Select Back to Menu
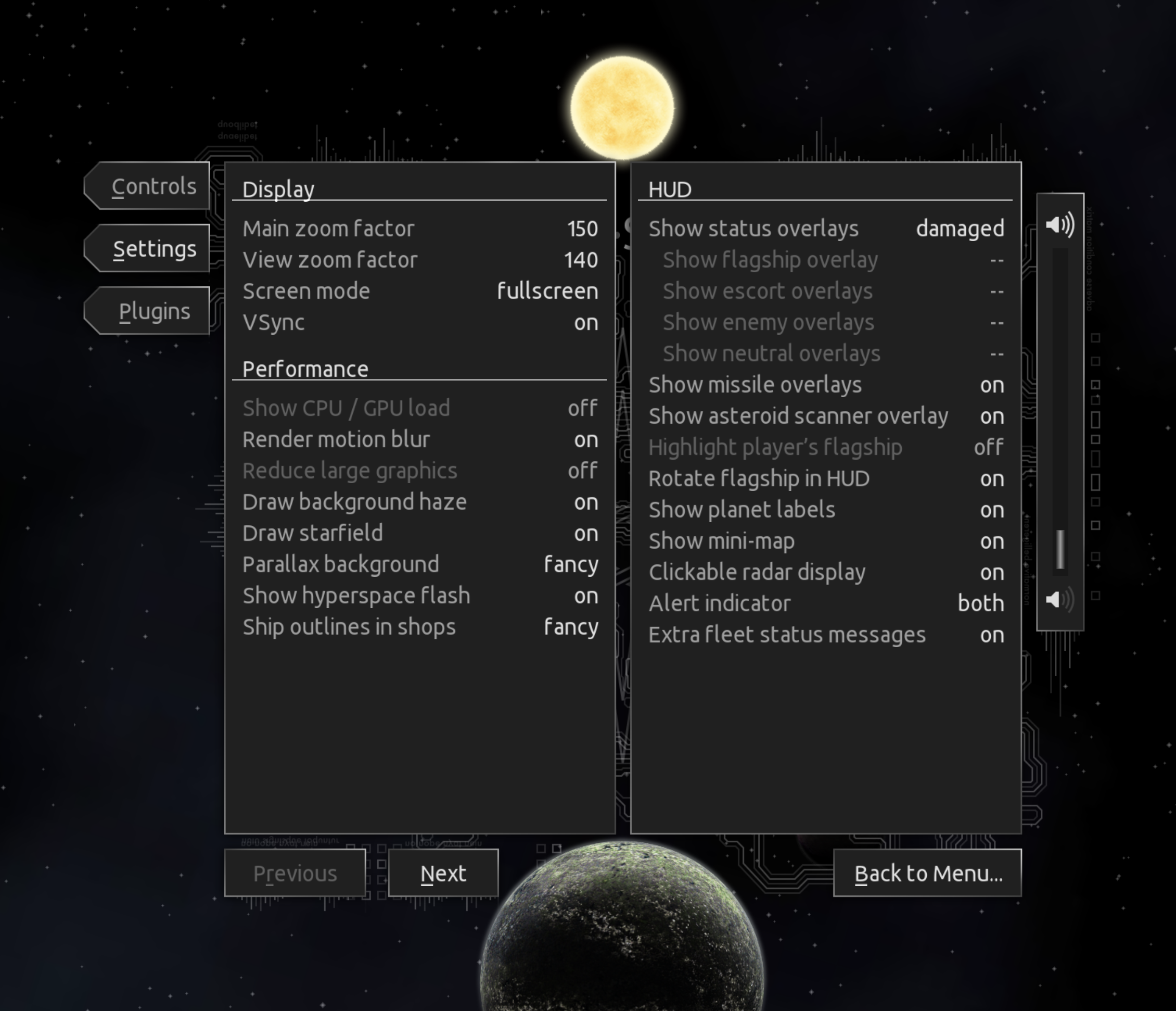Viewport: 1176px width, 1011px height. tap(927, 872)
